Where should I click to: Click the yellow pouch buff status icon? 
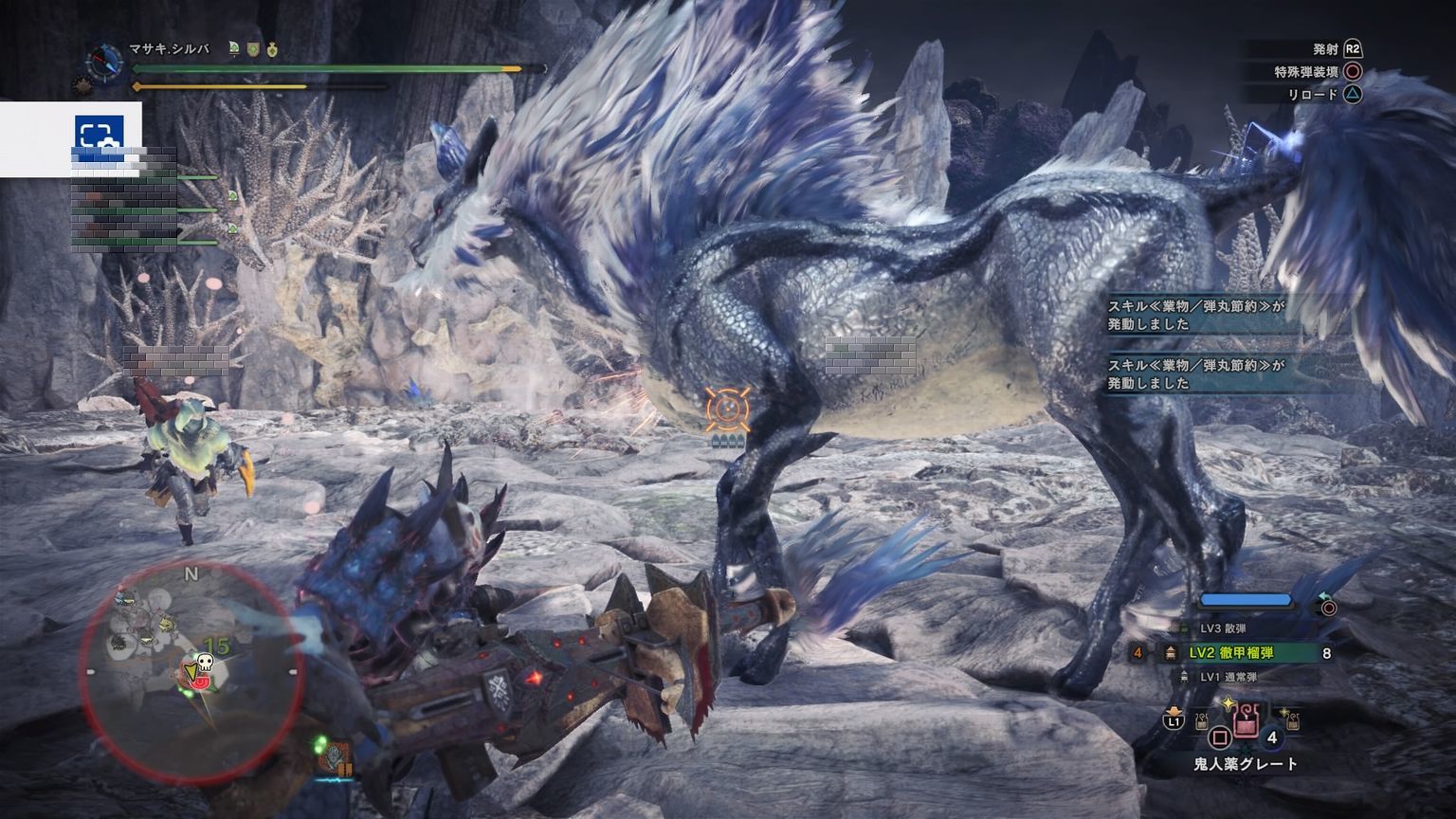click(x=272, y=48)
